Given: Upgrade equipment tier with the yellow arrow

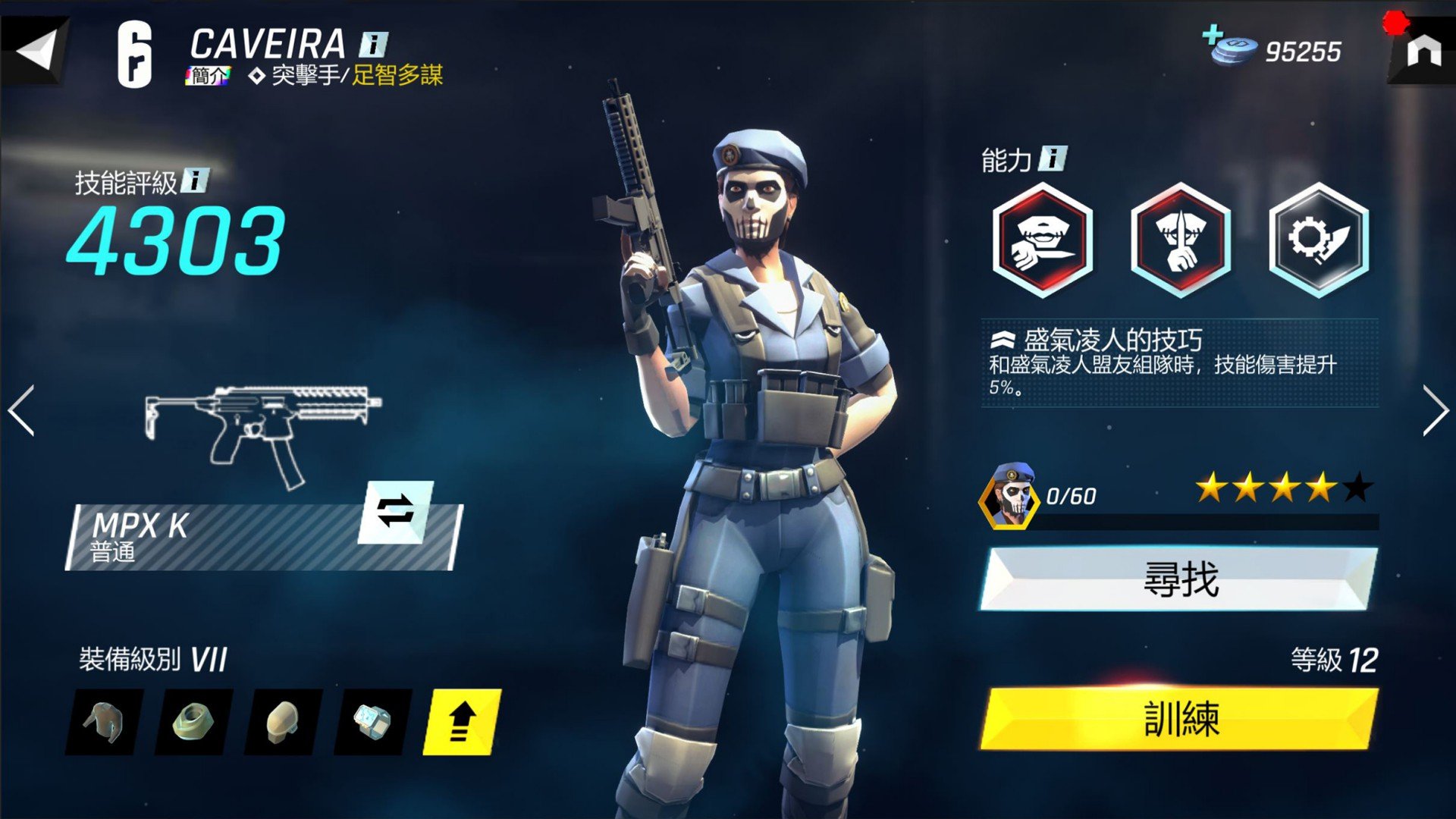Looking at the screenshot, I should point(462,722).
